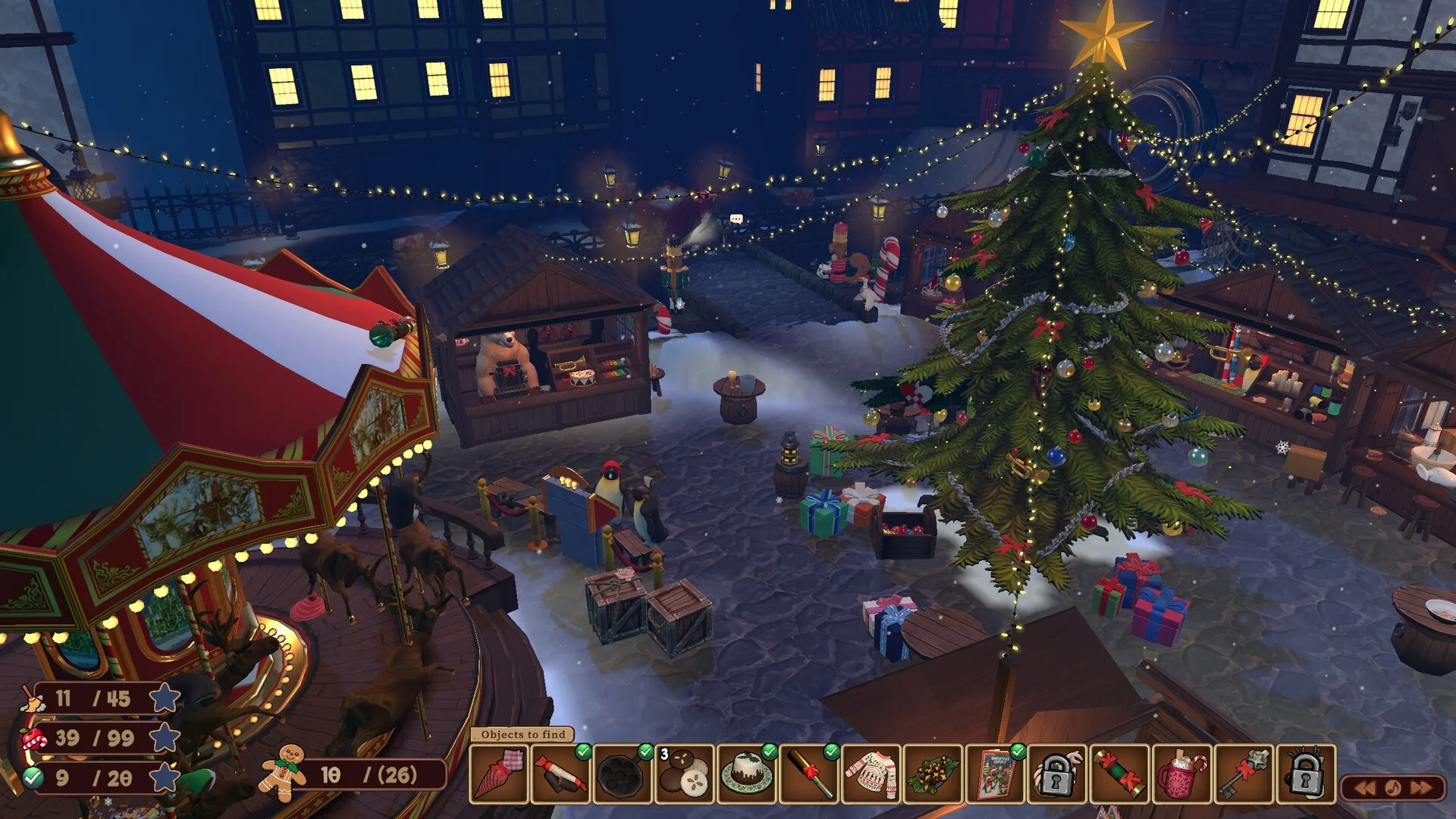Image resolution: width=1456 pixels, height=819 pixels.
Task: Skip to the next music track
Action: tap(1421, 788)
